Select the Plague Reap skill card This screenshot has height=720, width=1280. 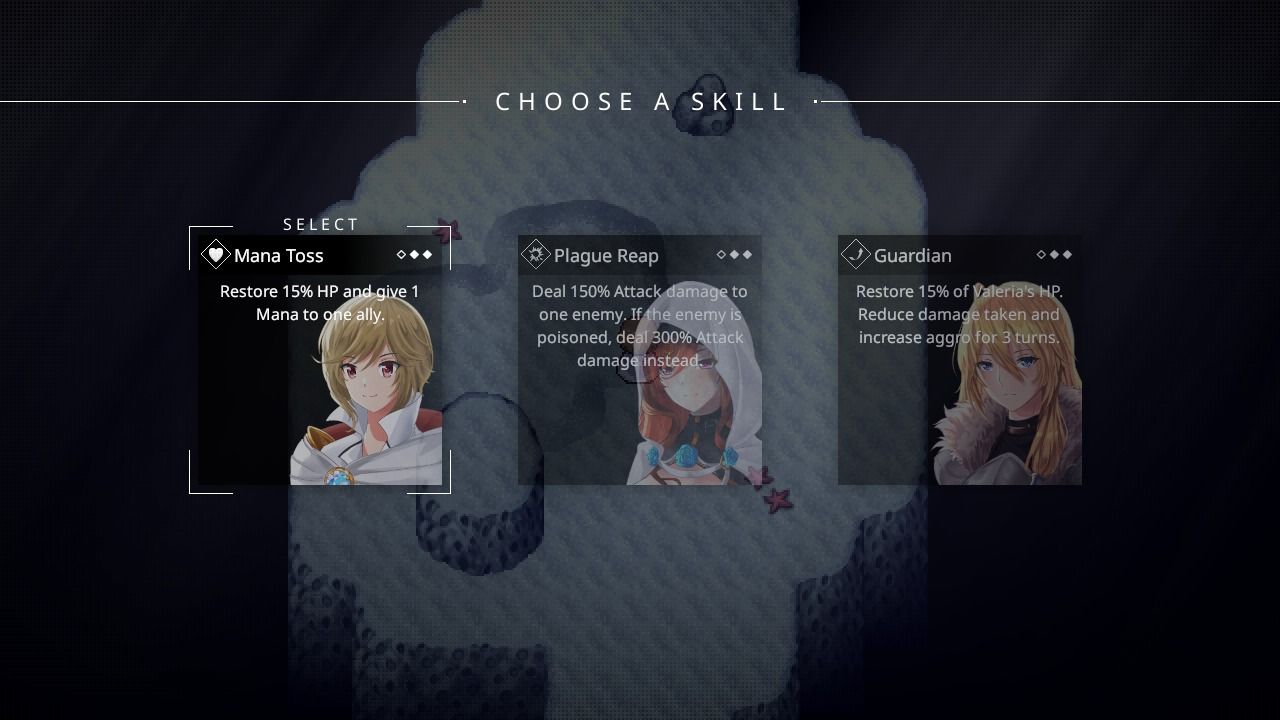click(640, 360)
